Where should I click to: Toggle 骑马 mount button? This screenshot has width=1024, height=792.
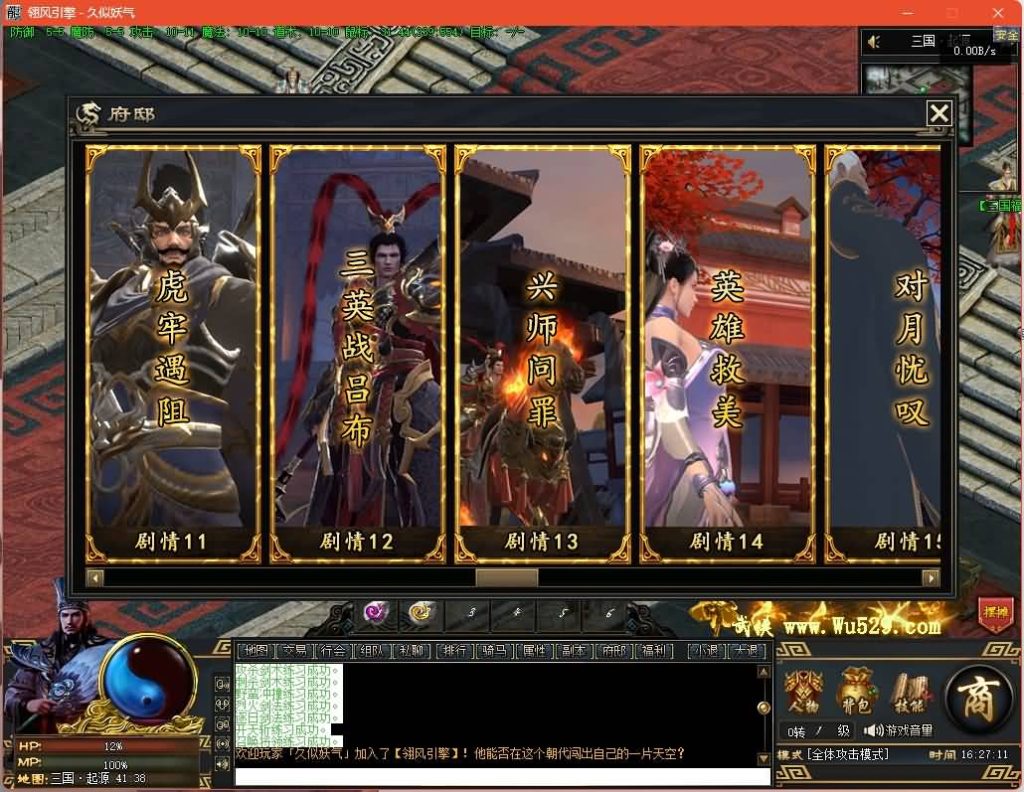click(x=494, y=651)
